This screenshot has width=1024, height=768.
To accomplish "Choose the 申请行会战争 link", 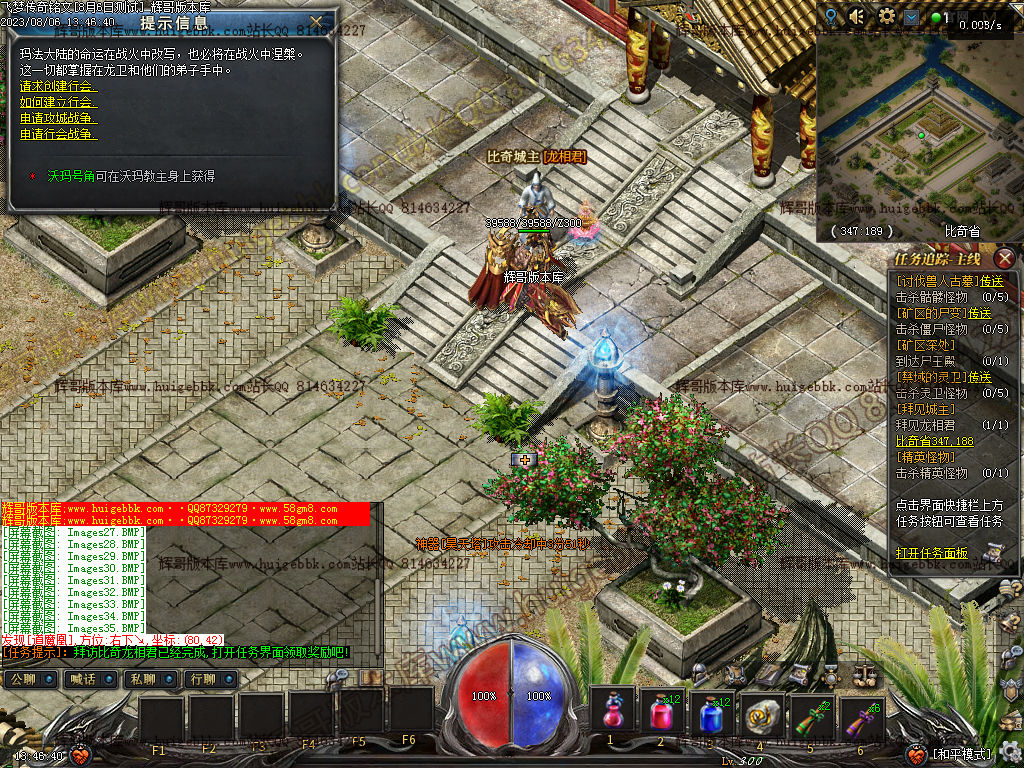I will [58, 134].
